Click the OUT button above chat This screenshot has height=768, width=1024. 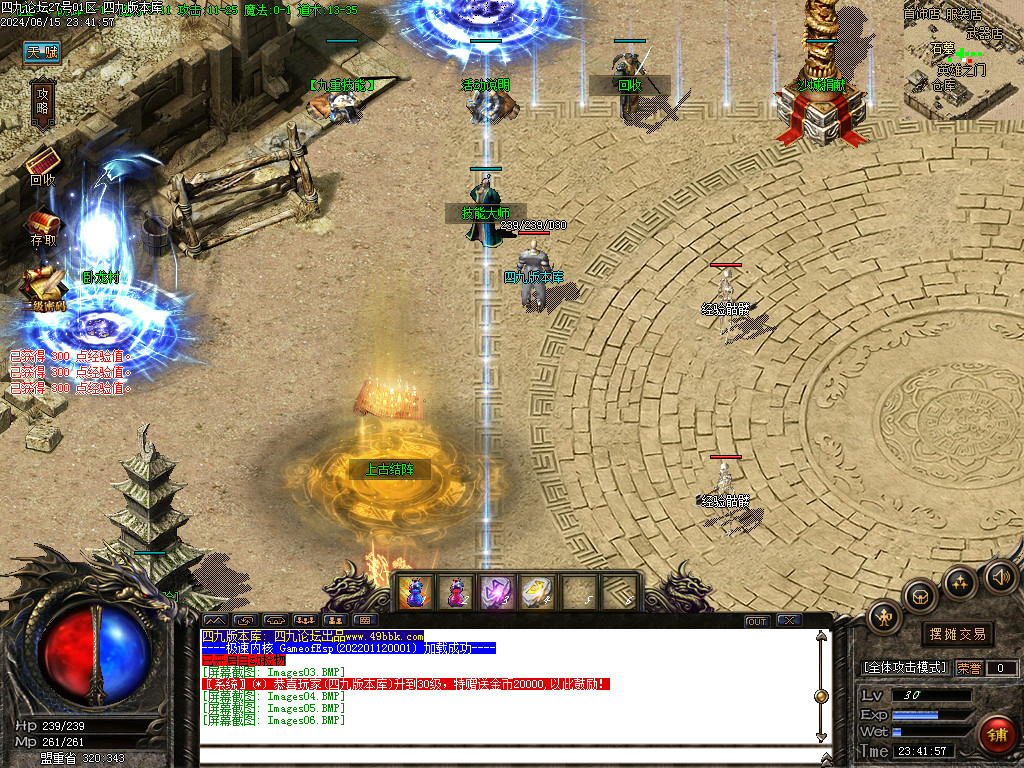click(757, 621)
